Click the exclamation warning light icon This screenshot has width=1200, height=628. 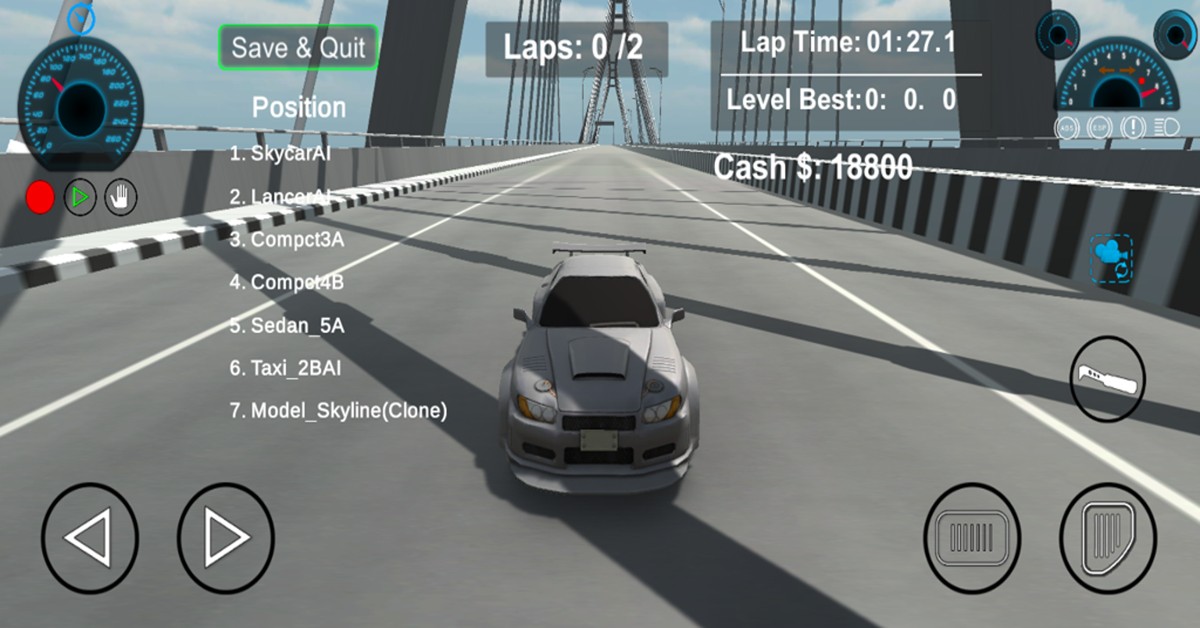tap(1134, 127)
